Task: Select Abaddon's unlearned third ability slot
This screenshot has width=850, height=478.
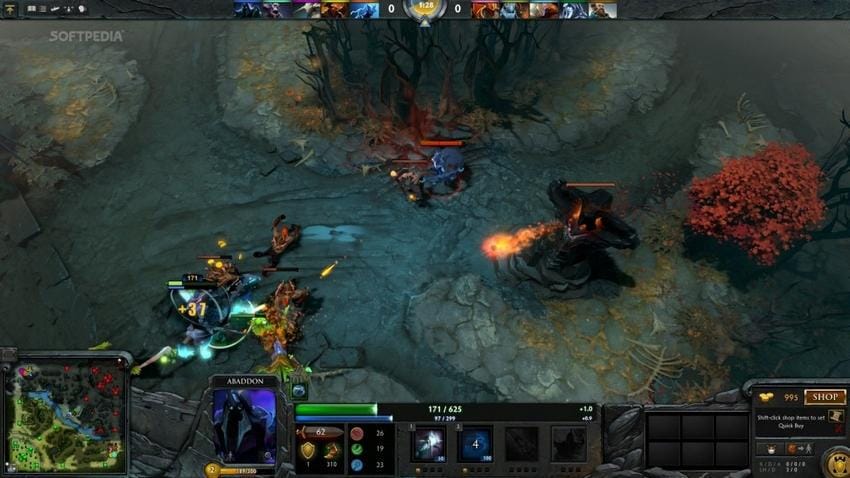Action: coord(520,442)
